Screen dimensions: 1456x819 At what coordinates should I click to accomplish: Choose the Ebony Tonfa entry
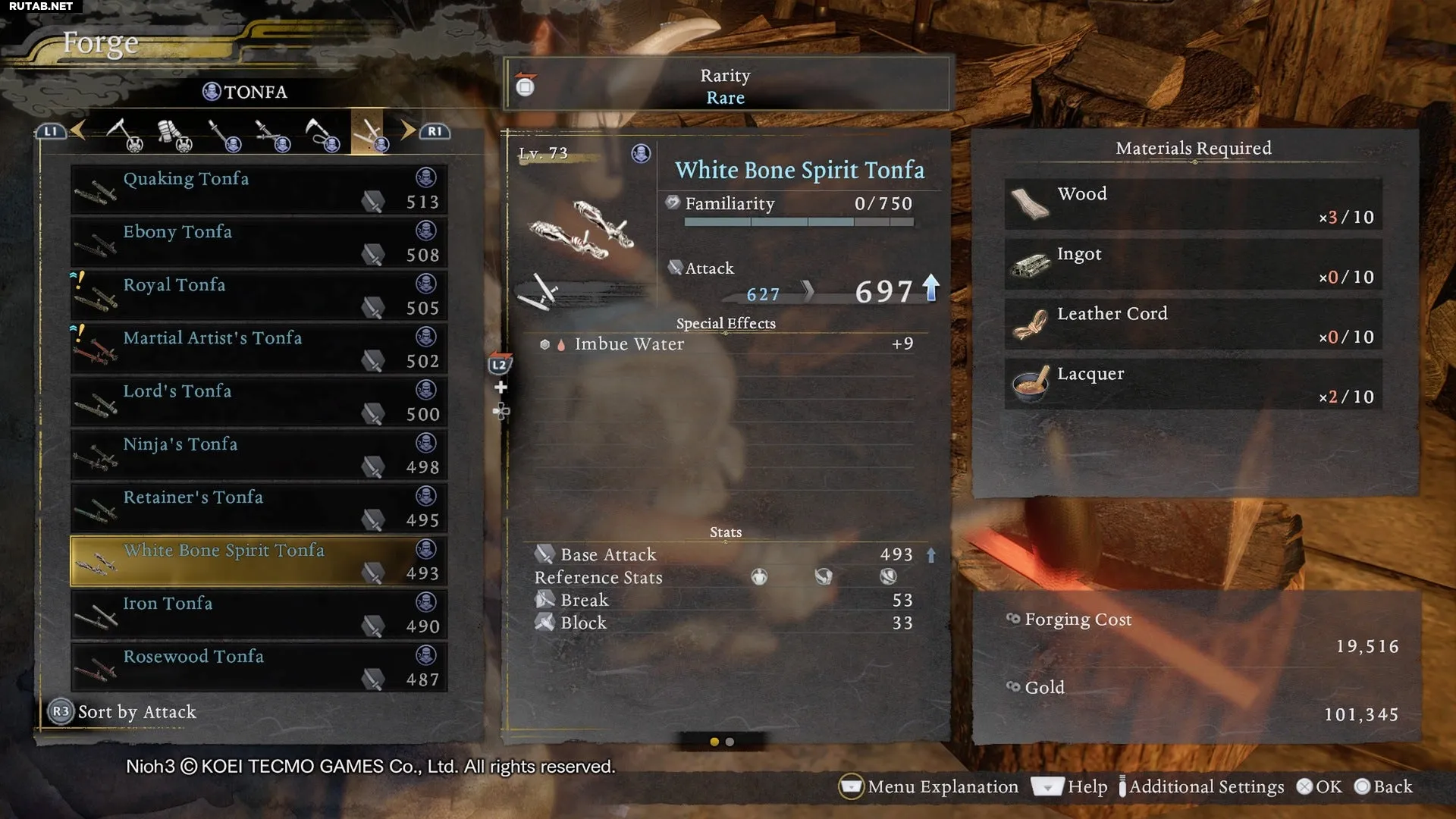(x=259, y=243)
